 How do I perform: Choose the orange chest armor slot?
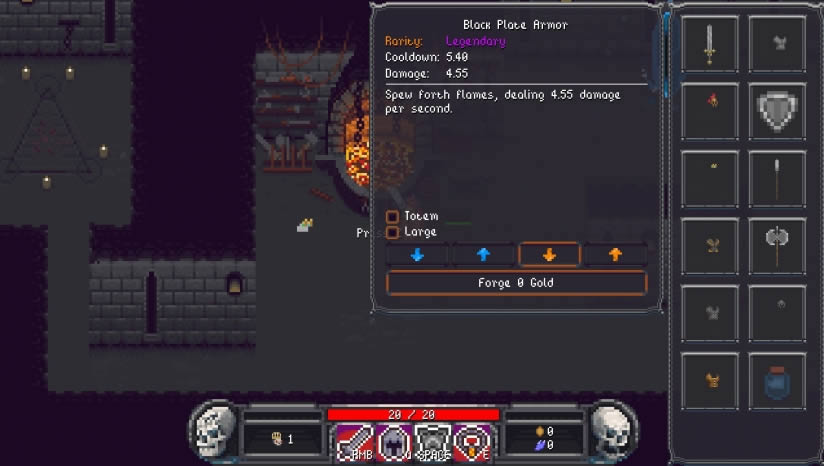point(710,381)
